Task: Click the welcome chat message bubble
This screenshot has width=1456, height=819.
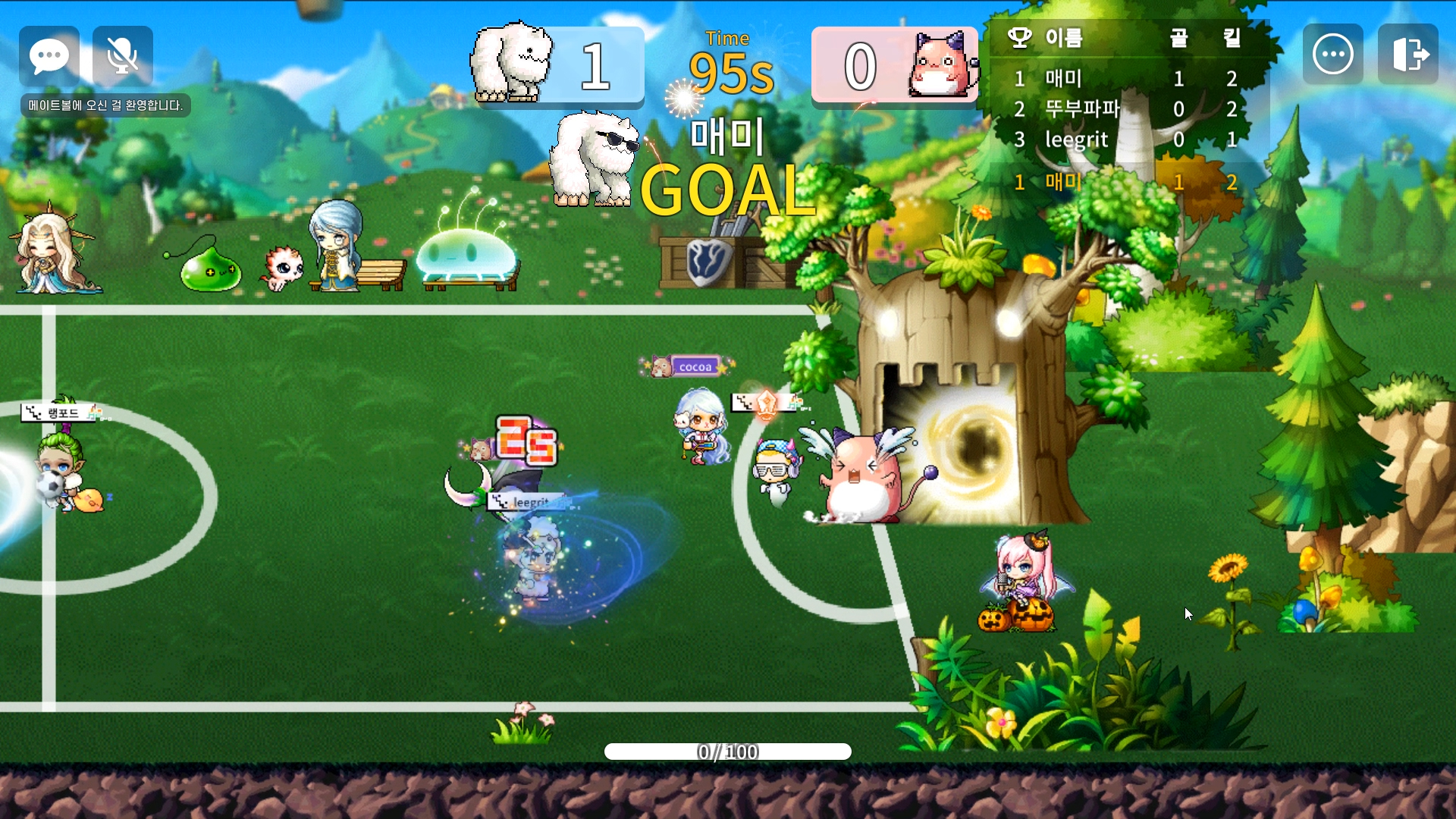Action: click(105, 105)
